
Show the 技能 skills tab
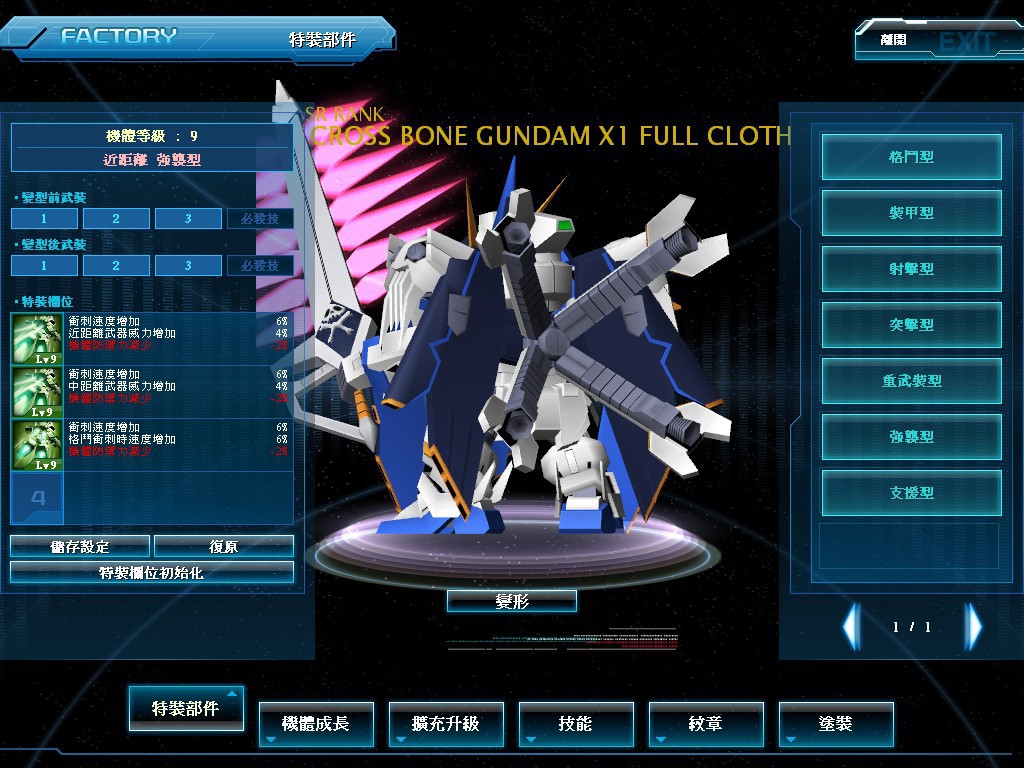(x=576, y=723)
